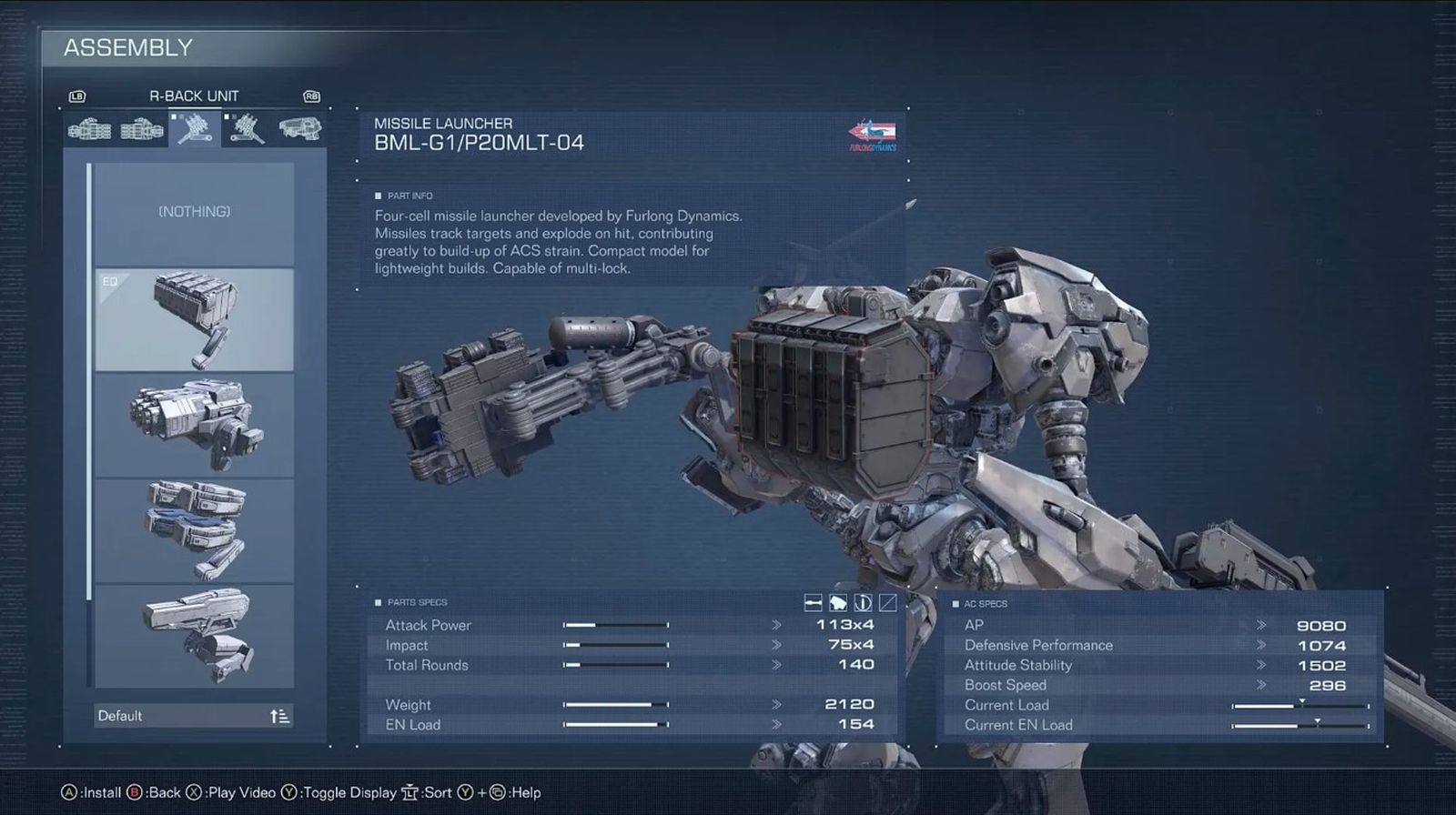The height and width of the screenshot is (815, 1456).
Task: Pick the double-stacked pod launcher thumbnail
Action: click(x=194, y=530)
